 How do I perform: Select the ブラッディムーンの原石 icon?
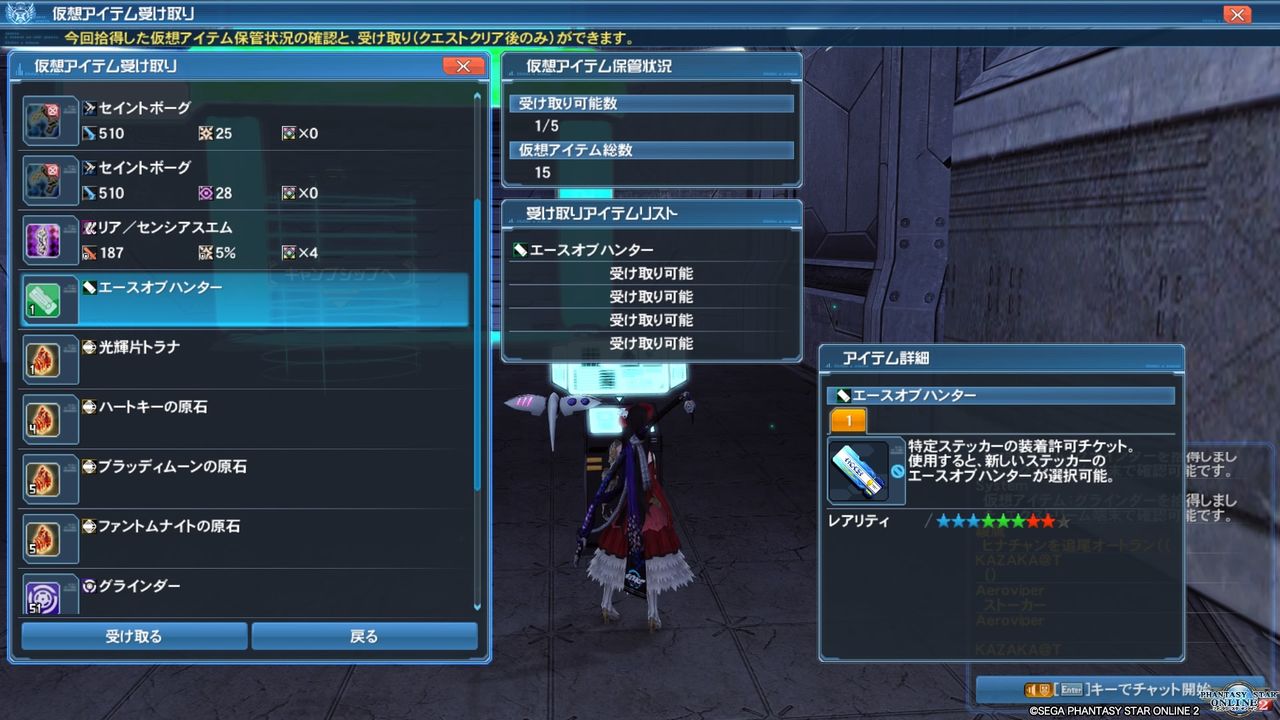click(48, 478)
